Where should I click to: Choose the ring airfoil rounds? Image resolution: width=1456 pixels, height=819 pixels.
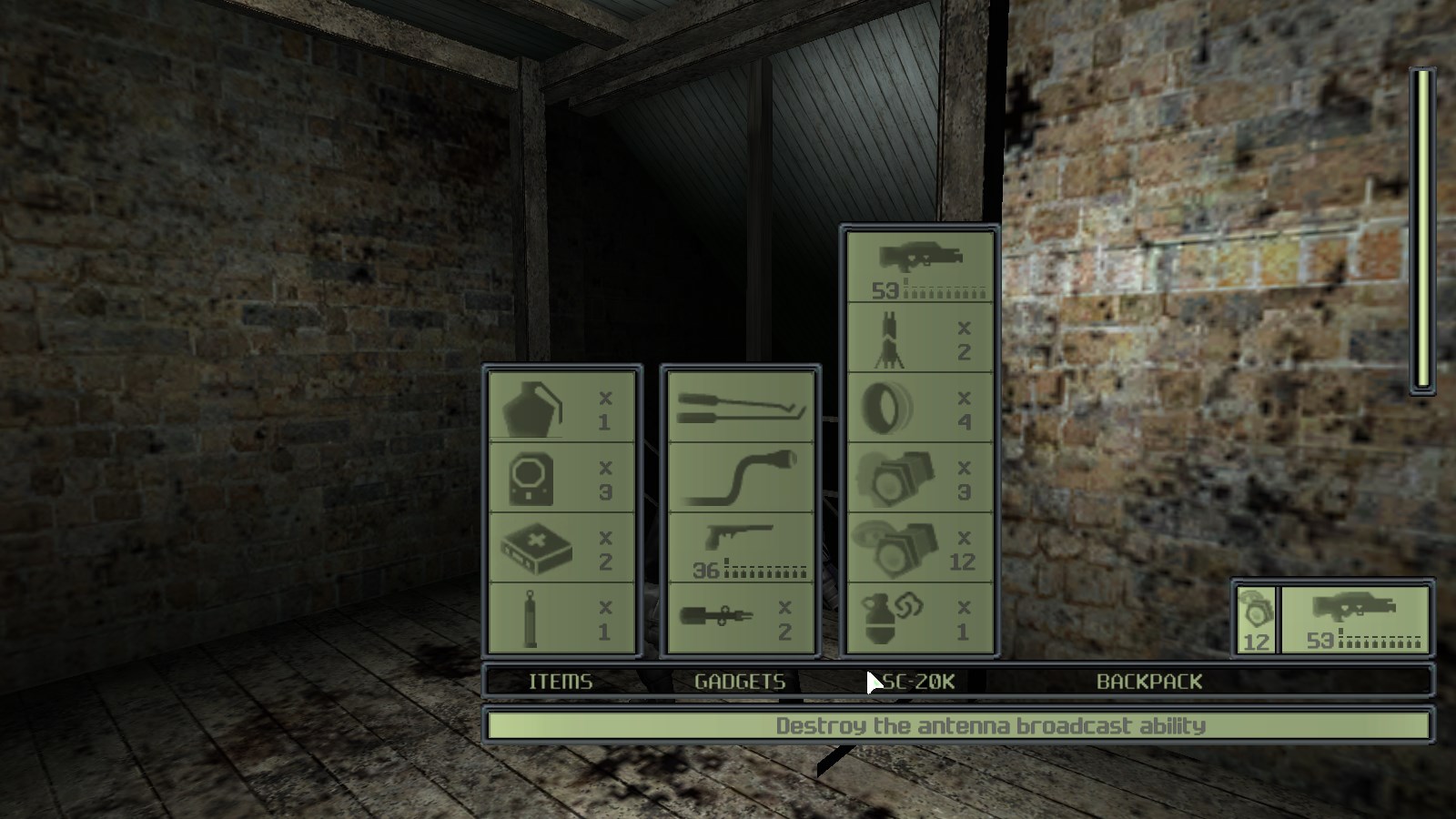click(919, 408)
